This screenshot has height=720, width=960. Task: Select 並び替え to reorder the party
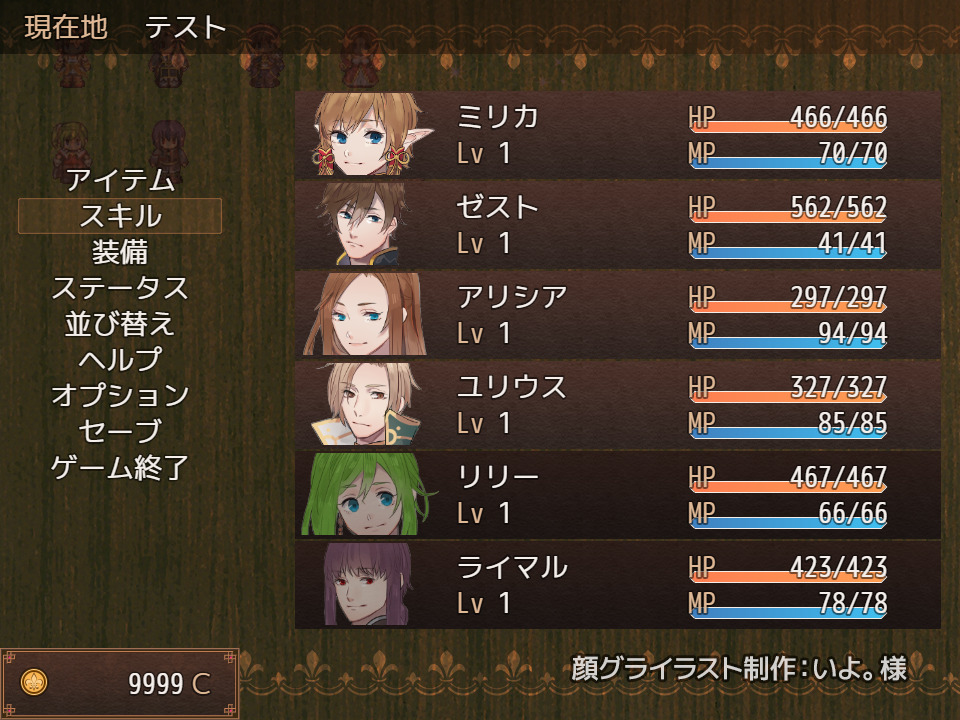pos(120,324)
